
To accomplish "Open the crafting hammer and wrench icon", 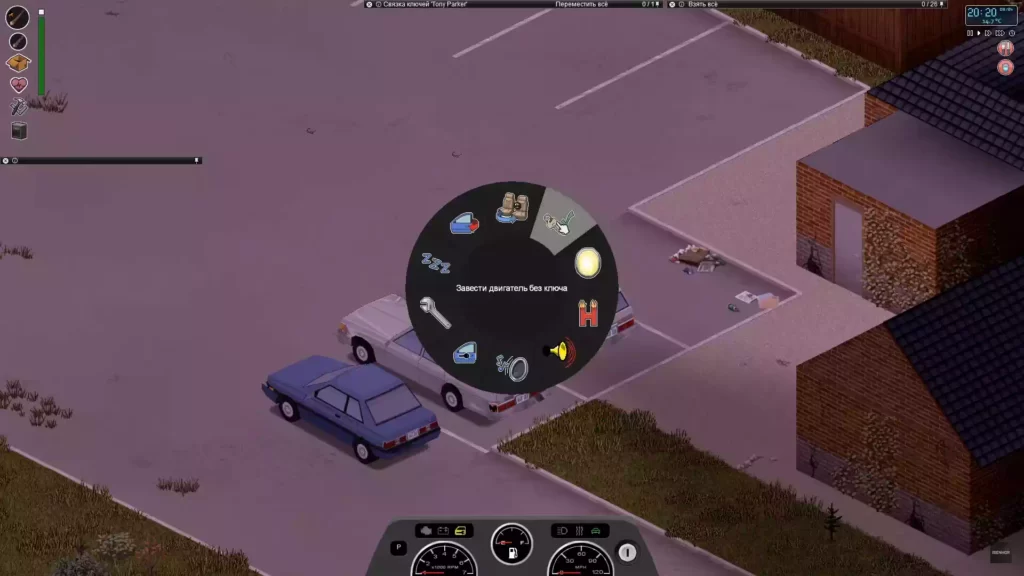I will [x=19, y=107].
